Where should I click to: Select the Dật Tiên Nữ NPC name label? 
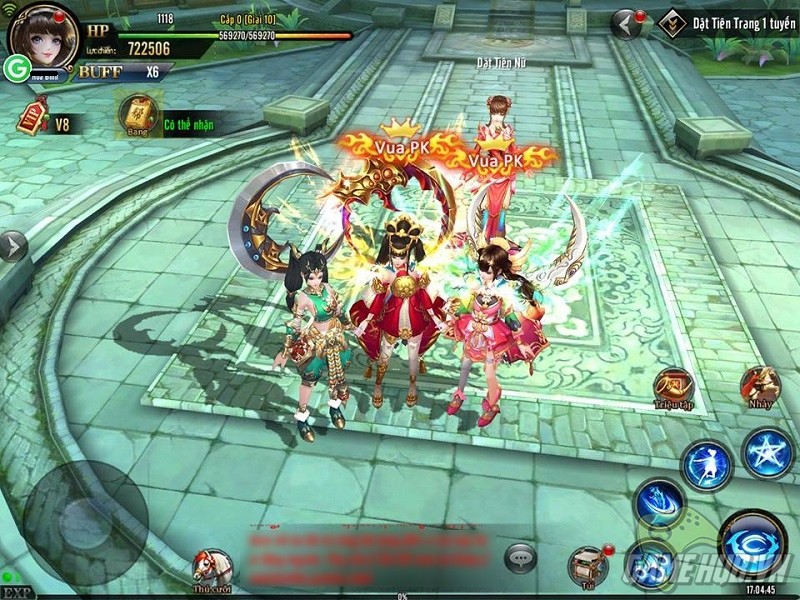(x=499, y=63)
